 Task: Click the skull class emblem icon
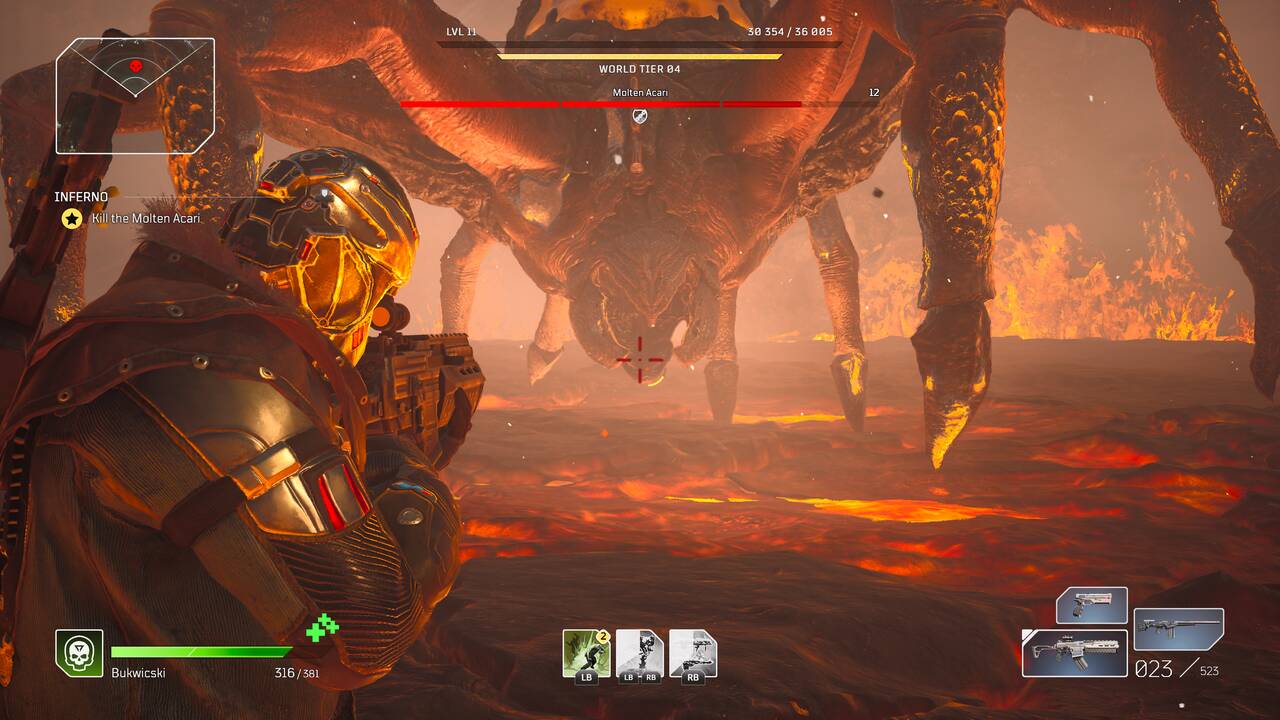click(x=79, y=653)
